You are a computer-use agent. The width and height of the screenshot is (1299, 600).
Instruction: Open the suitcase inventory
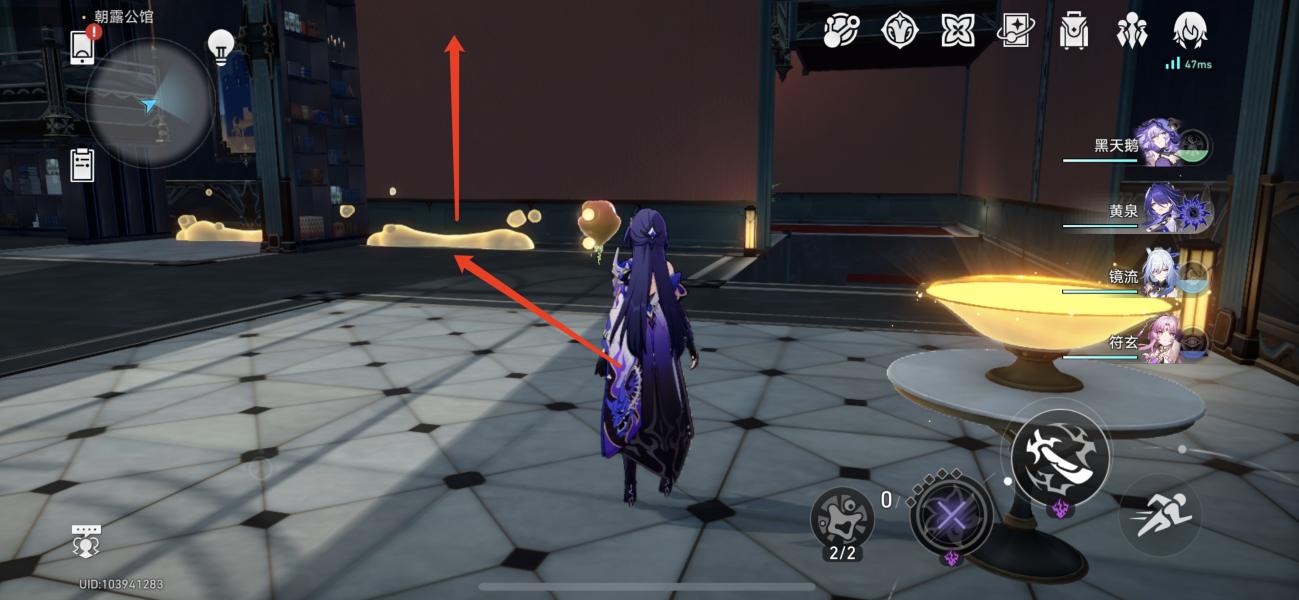1074,31
